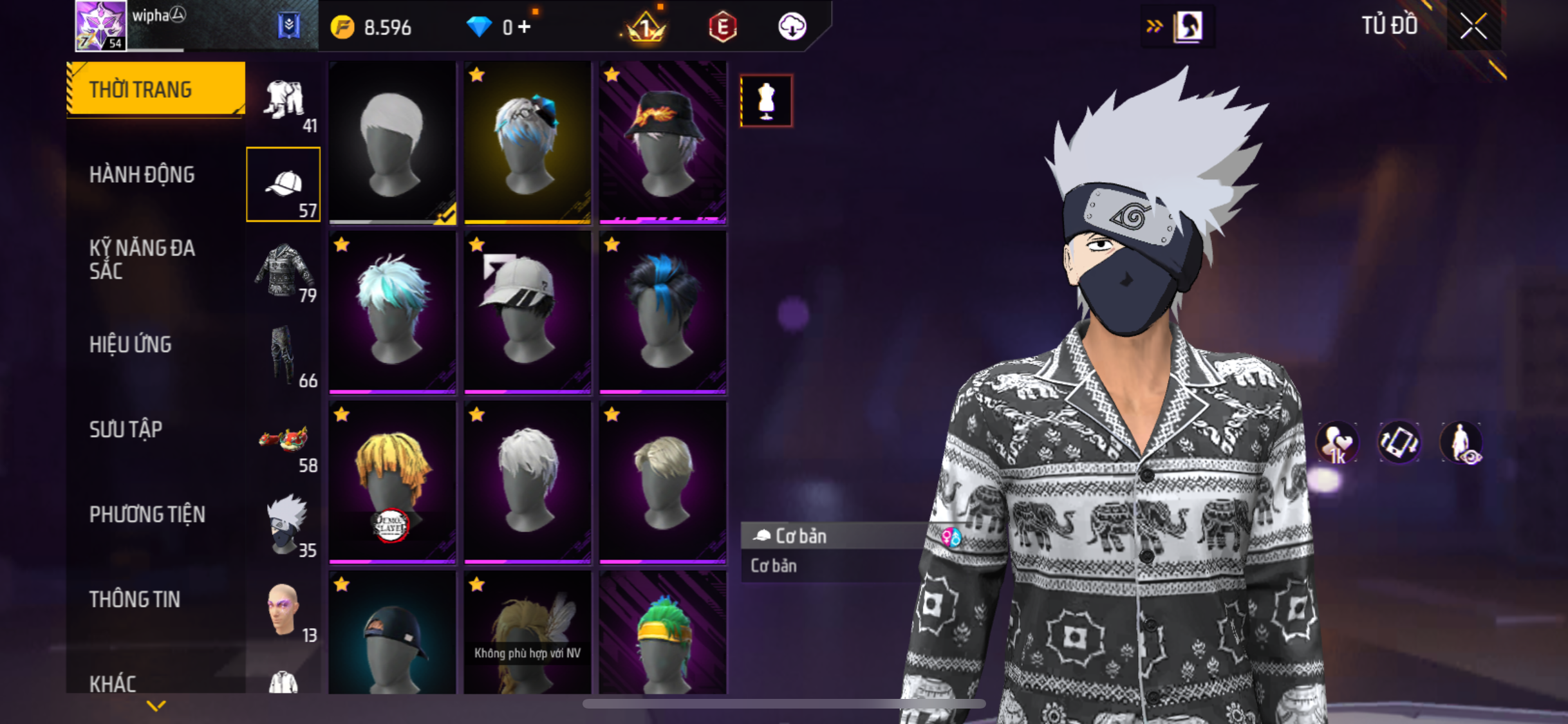Close the wardrobe screen

tap(1473, 26)
